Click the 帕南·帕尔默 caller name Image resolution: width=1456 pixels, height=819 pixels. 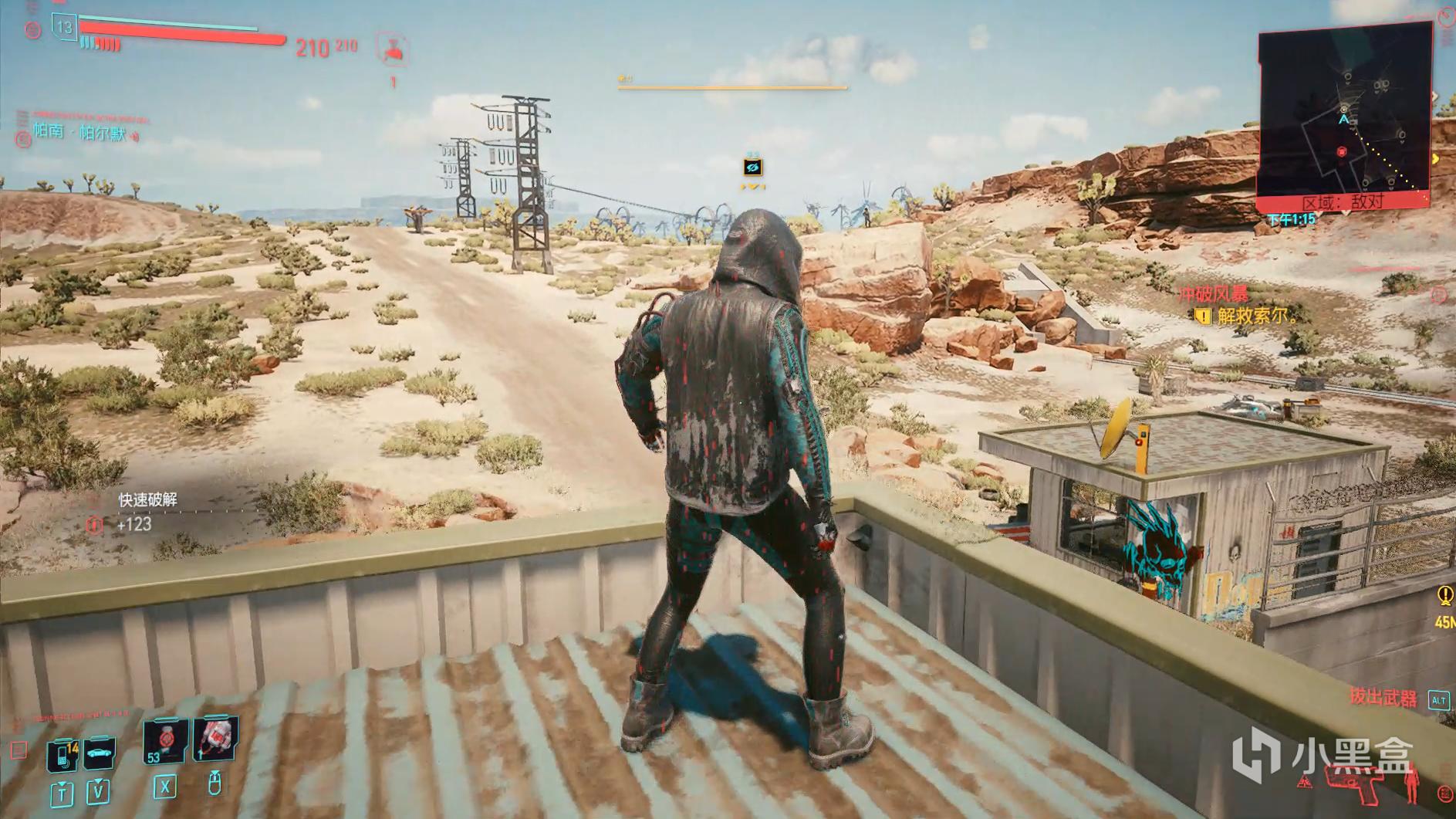(x=80, y=132)
